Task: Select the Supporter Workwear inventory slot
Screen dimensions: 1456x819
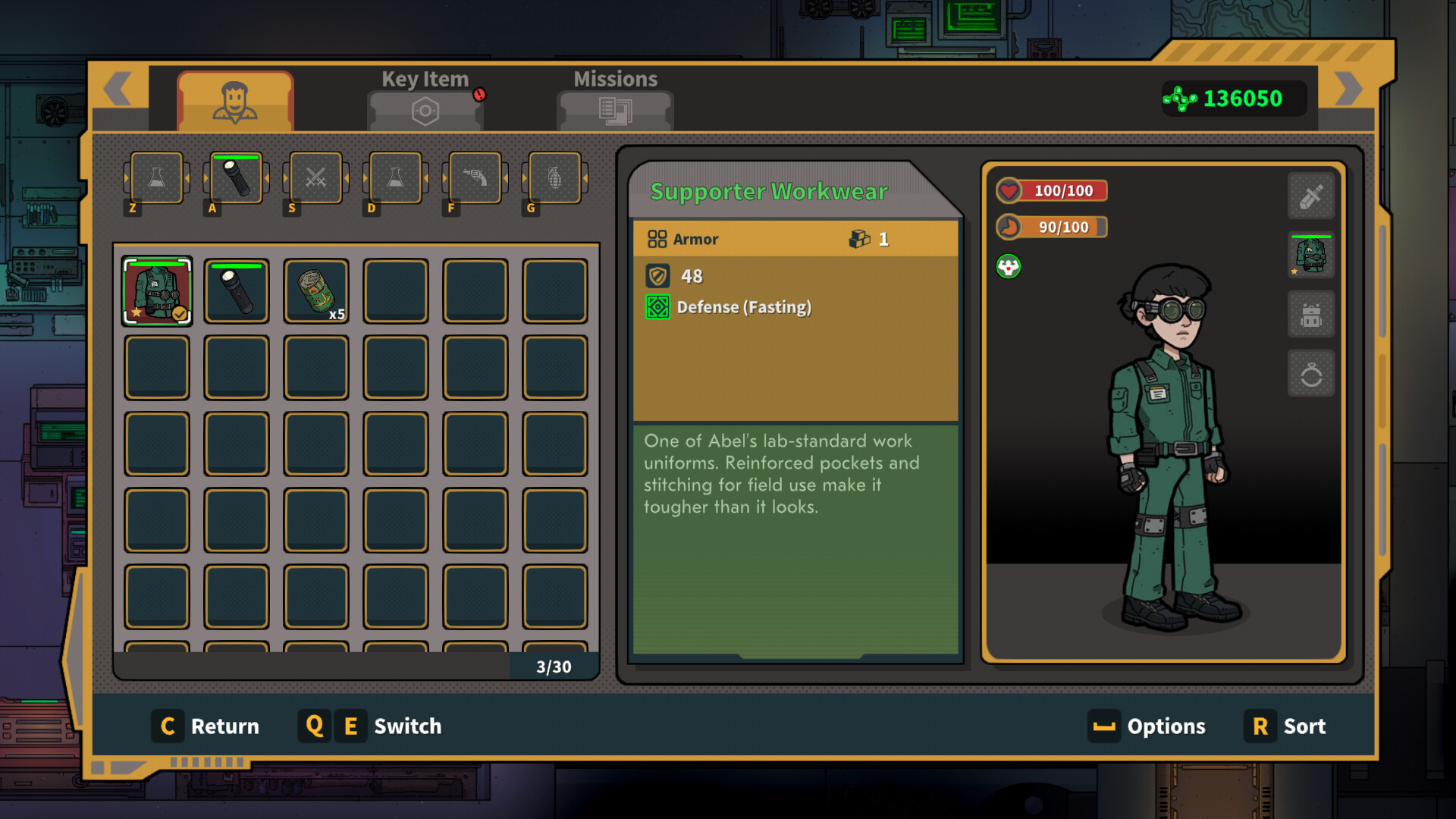Action: click(x=157, y=291)
